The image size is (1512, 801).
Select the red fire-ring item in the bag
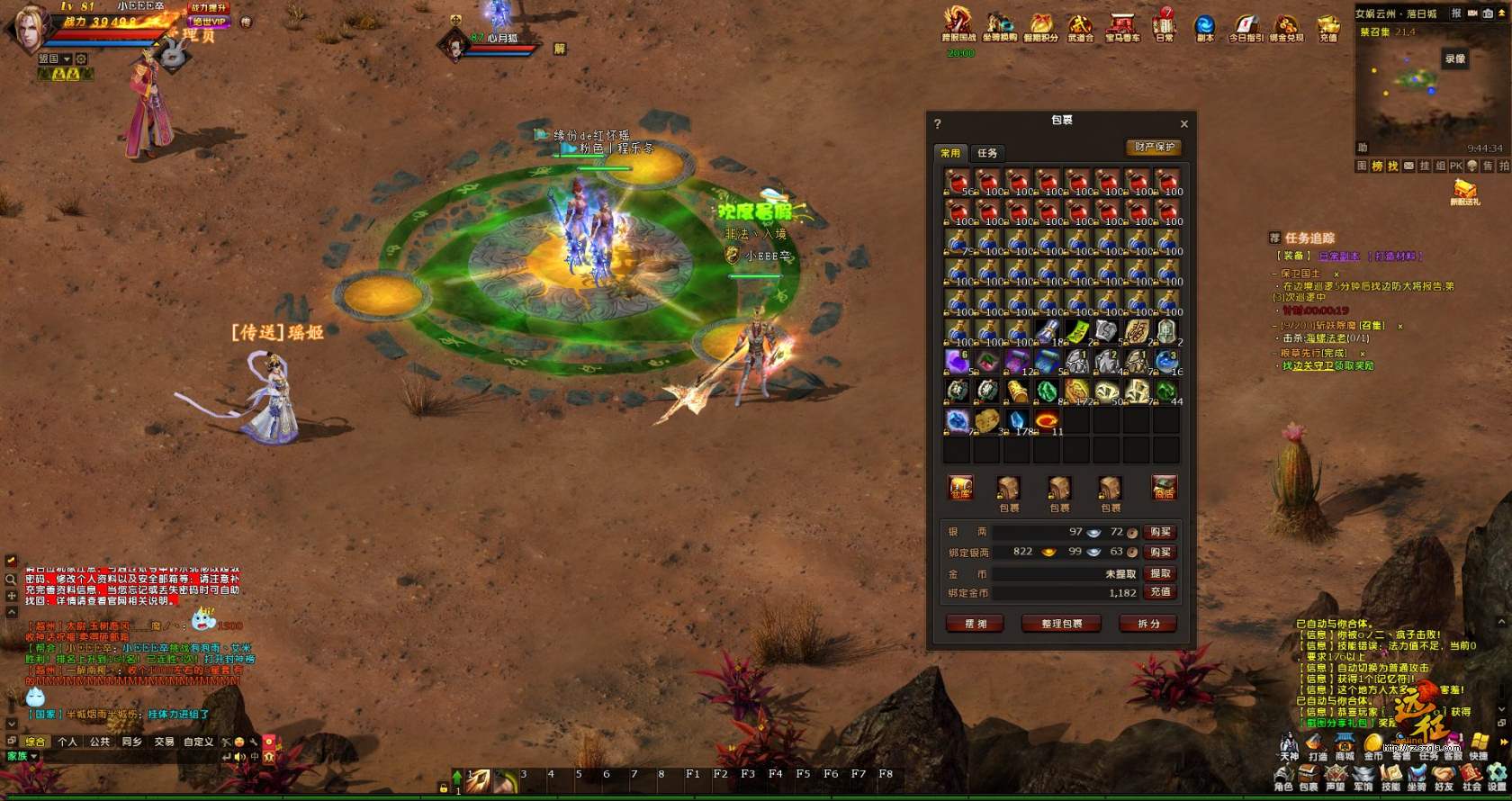click(x=1047, y=420)
